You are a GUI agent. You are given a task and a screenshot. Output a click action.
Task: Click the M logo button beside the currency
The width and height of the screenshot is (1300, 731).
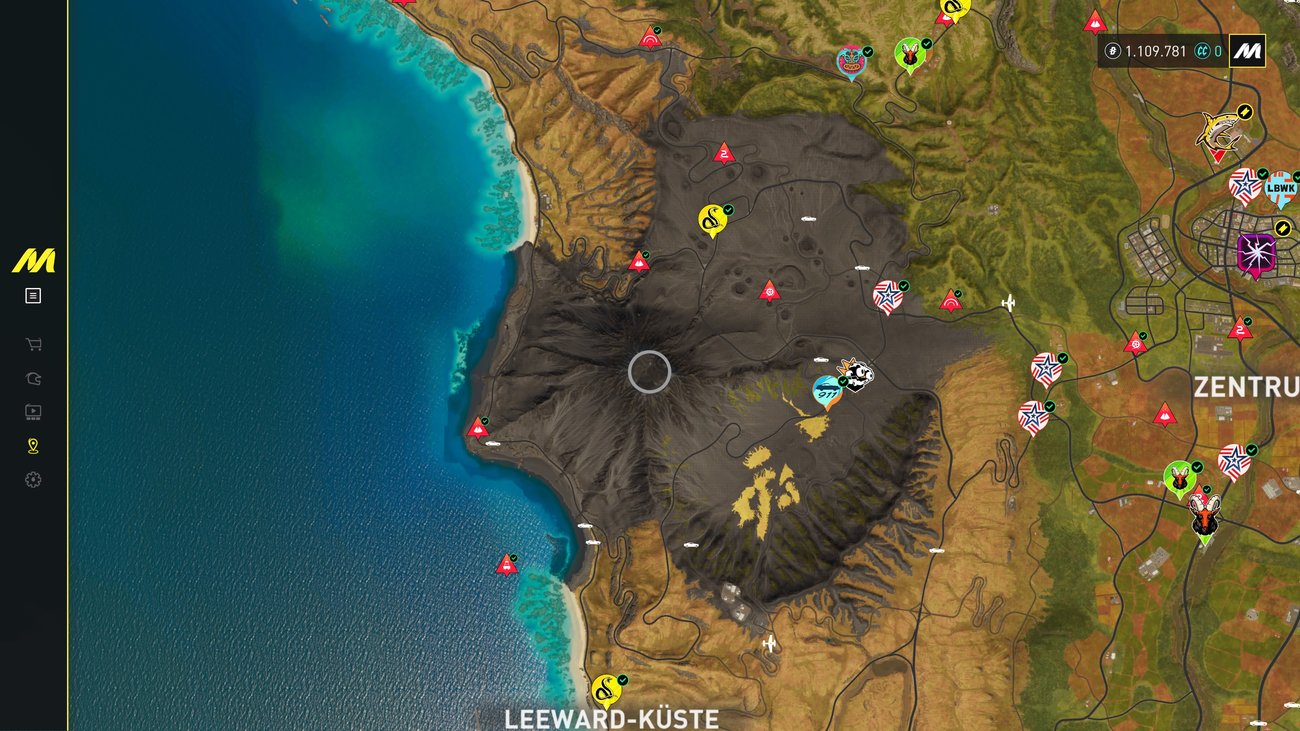1247,51
